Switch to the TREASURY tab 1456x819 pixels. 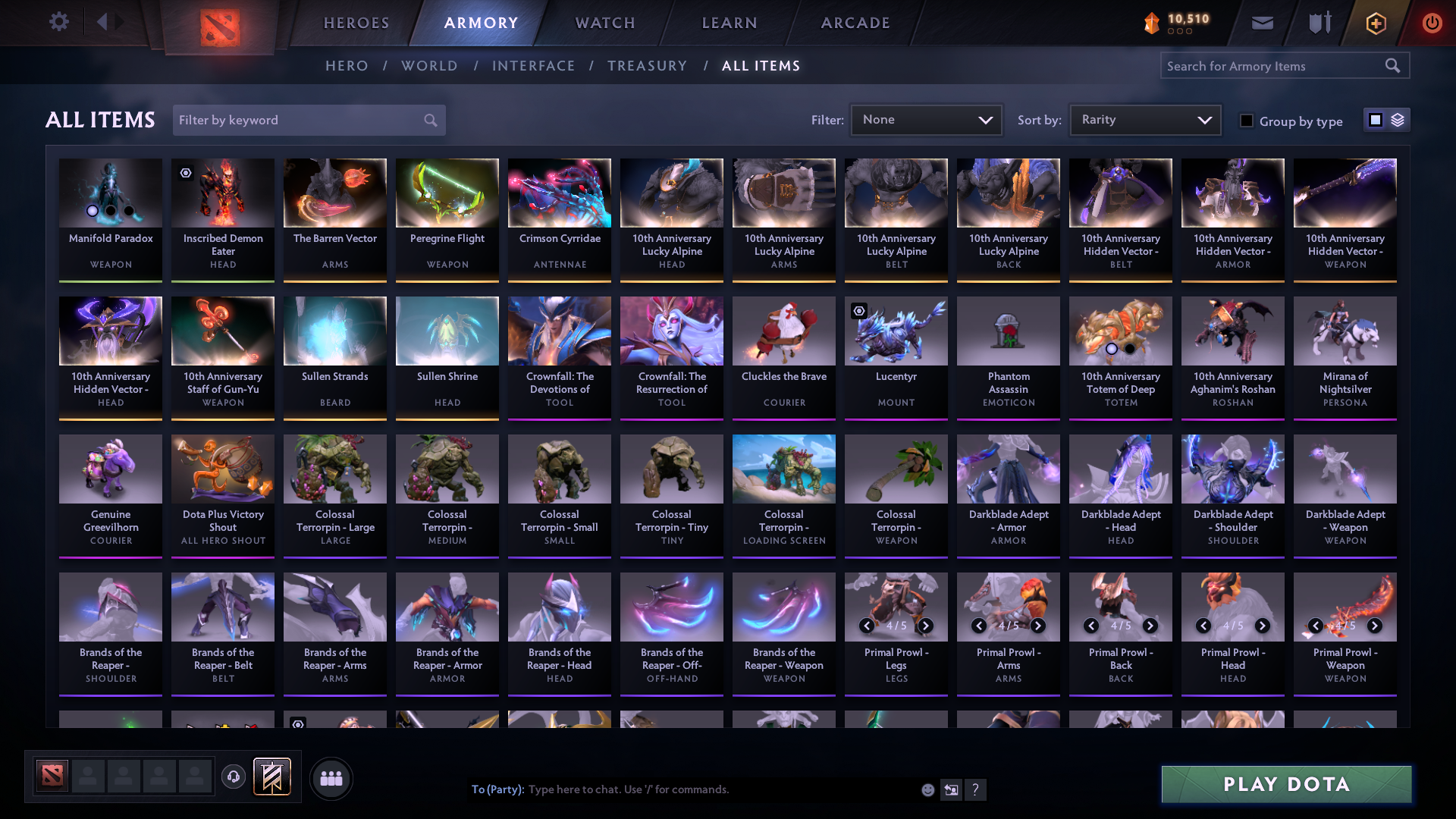click(x=647, y=66)
